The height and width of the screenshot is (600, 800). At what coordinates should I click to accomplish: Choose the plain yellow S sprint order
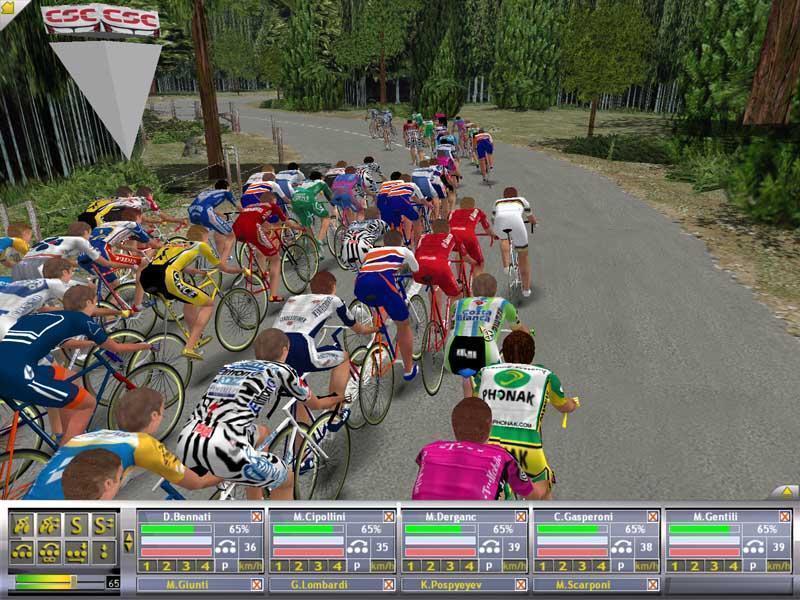tap(76, 525)
